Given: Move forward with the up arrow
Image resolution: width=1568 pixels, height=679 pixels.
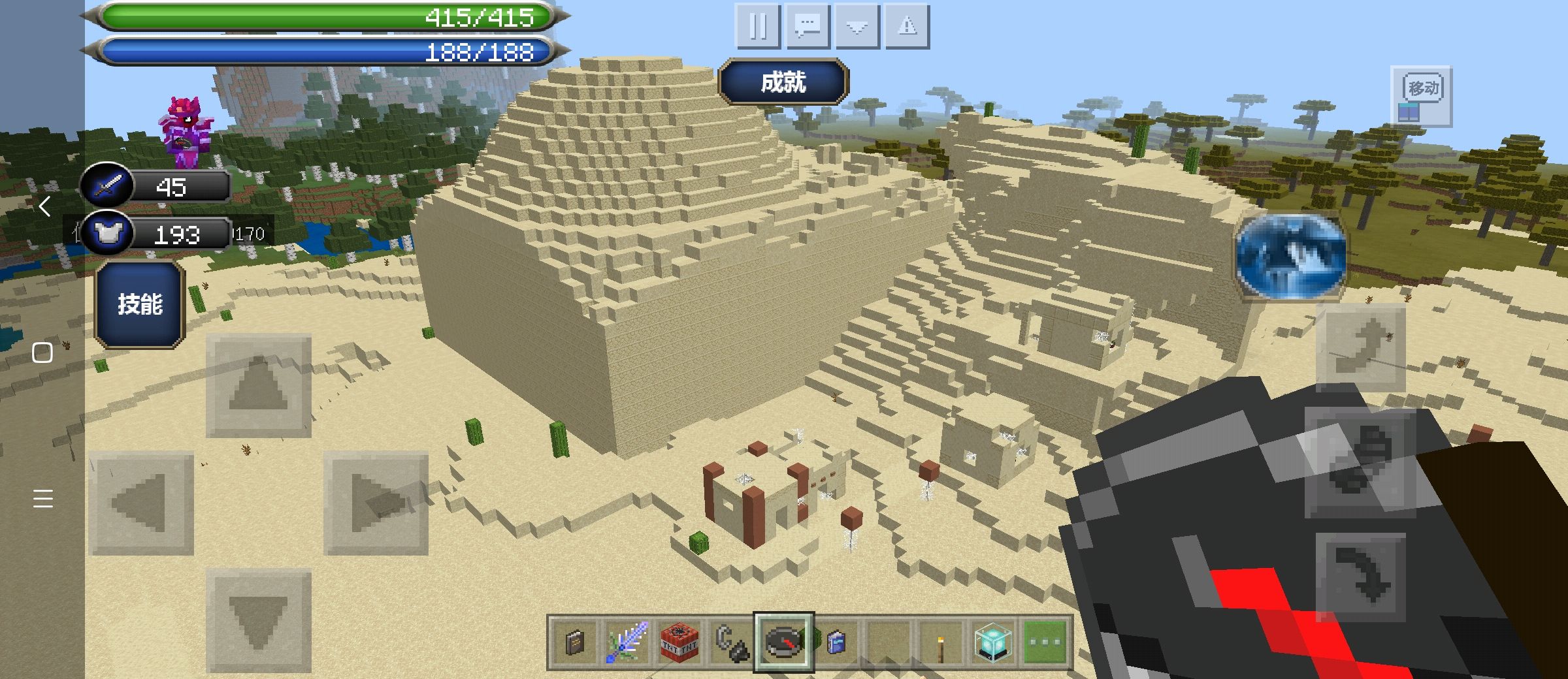Looking at the screenshot, I should point(259,385).
